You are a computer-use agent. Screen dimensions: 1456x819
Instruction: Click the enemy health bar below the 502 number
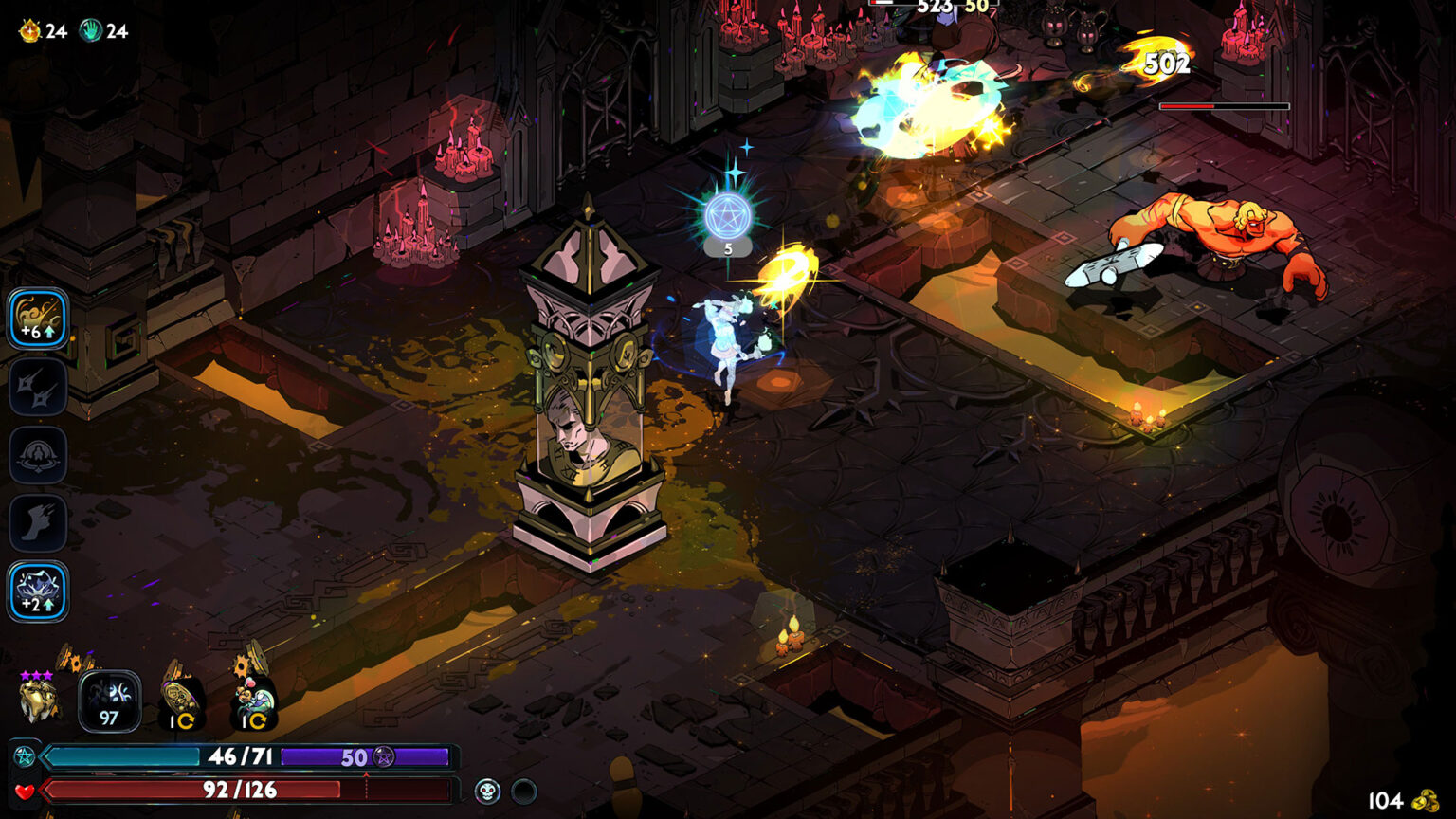tap(1223, 106)
